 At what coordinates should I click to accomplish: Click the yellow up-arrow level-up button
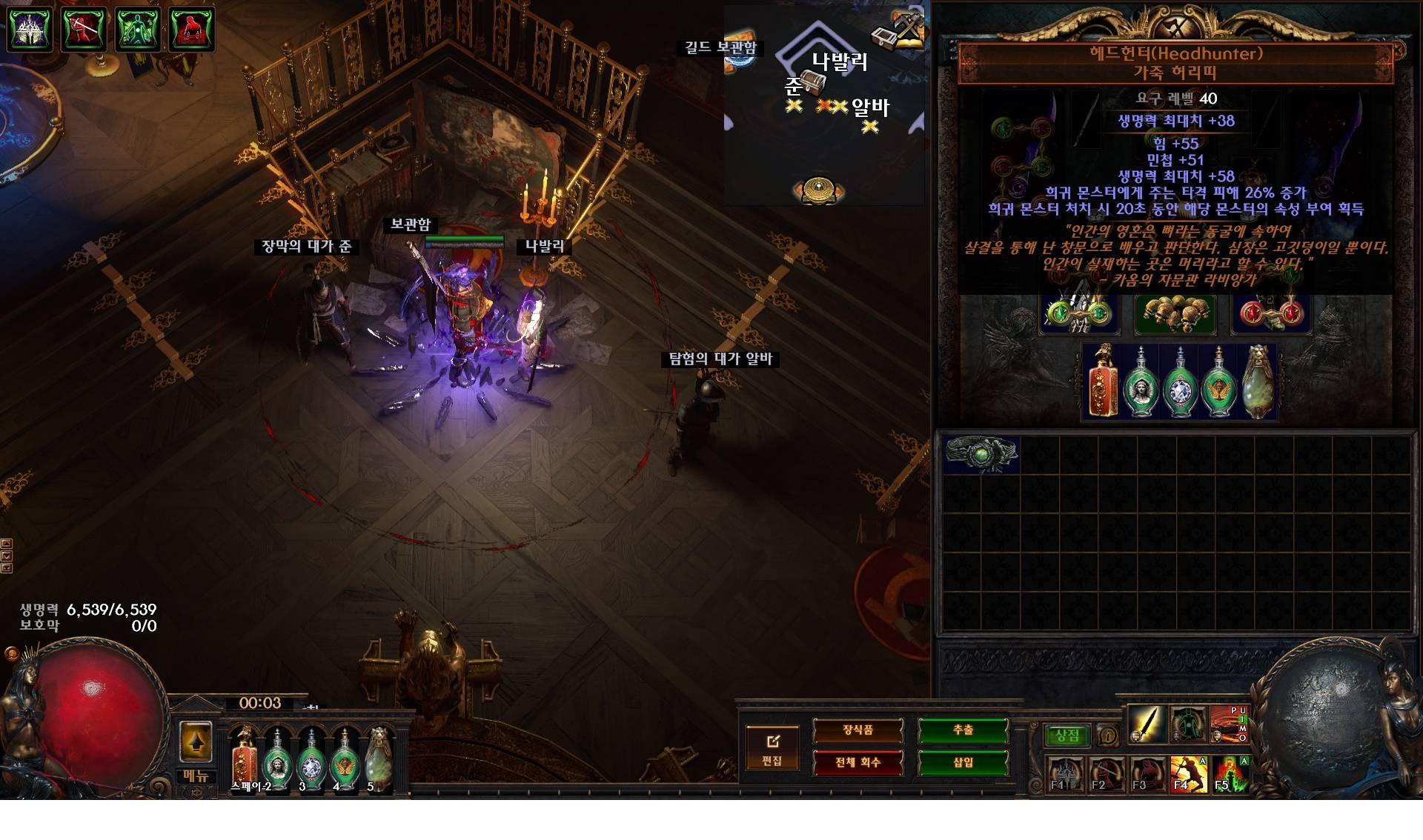coord(196,741)
